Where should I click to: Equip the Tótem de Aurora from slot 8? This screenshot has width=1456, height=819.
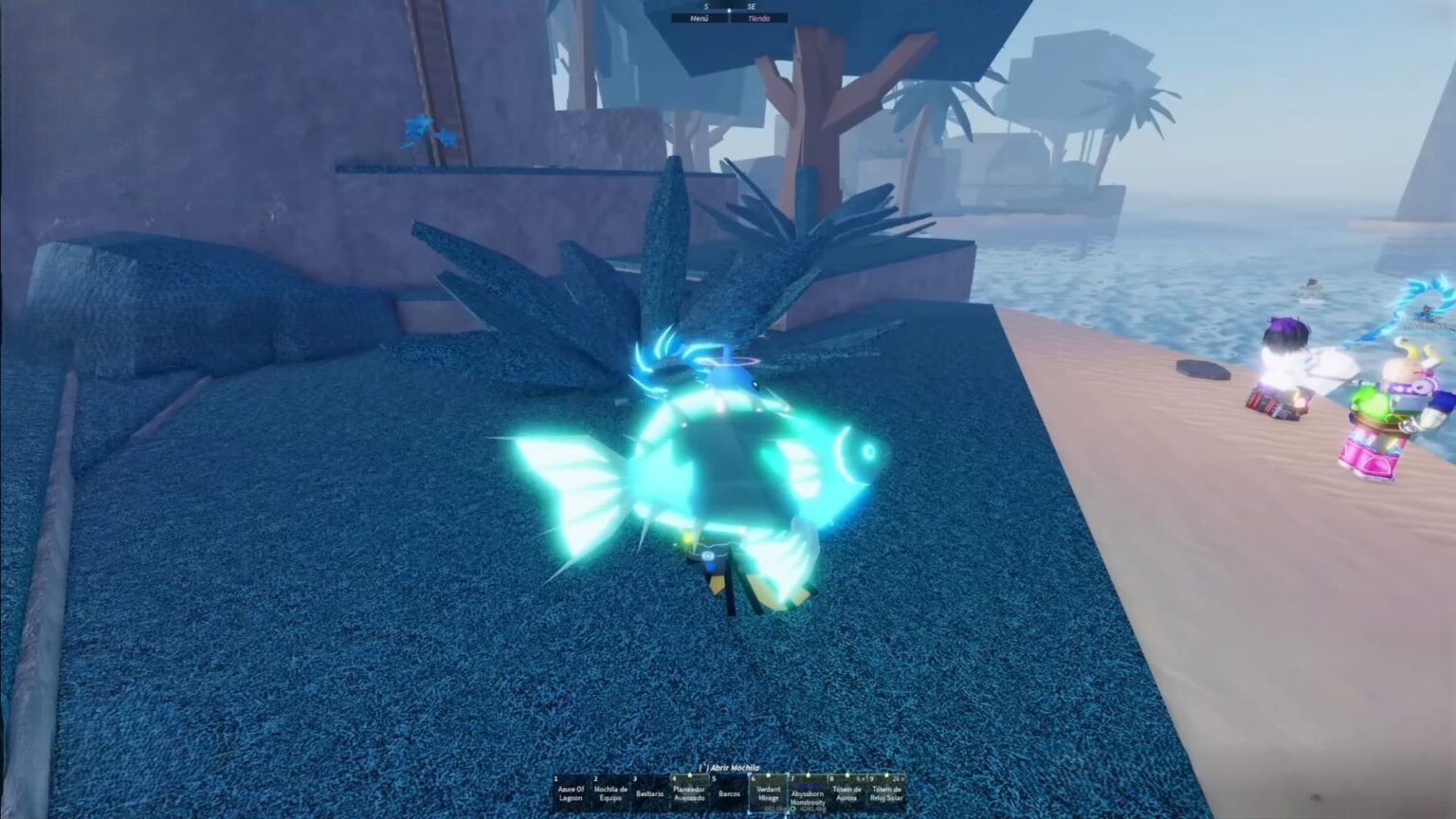pyautogui.click(x=847, y=793)
